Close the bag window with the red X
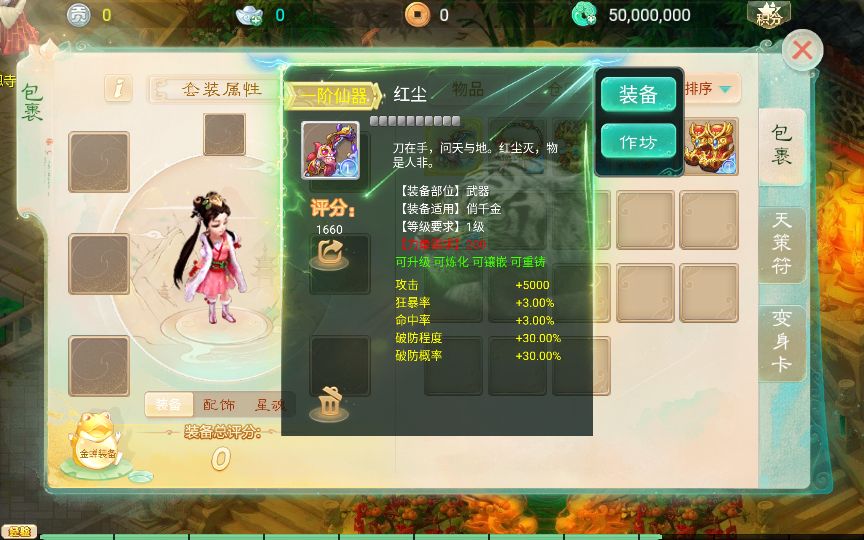Image resolution: width=864 pixels, height=540 pixels. tap(802, 51)
